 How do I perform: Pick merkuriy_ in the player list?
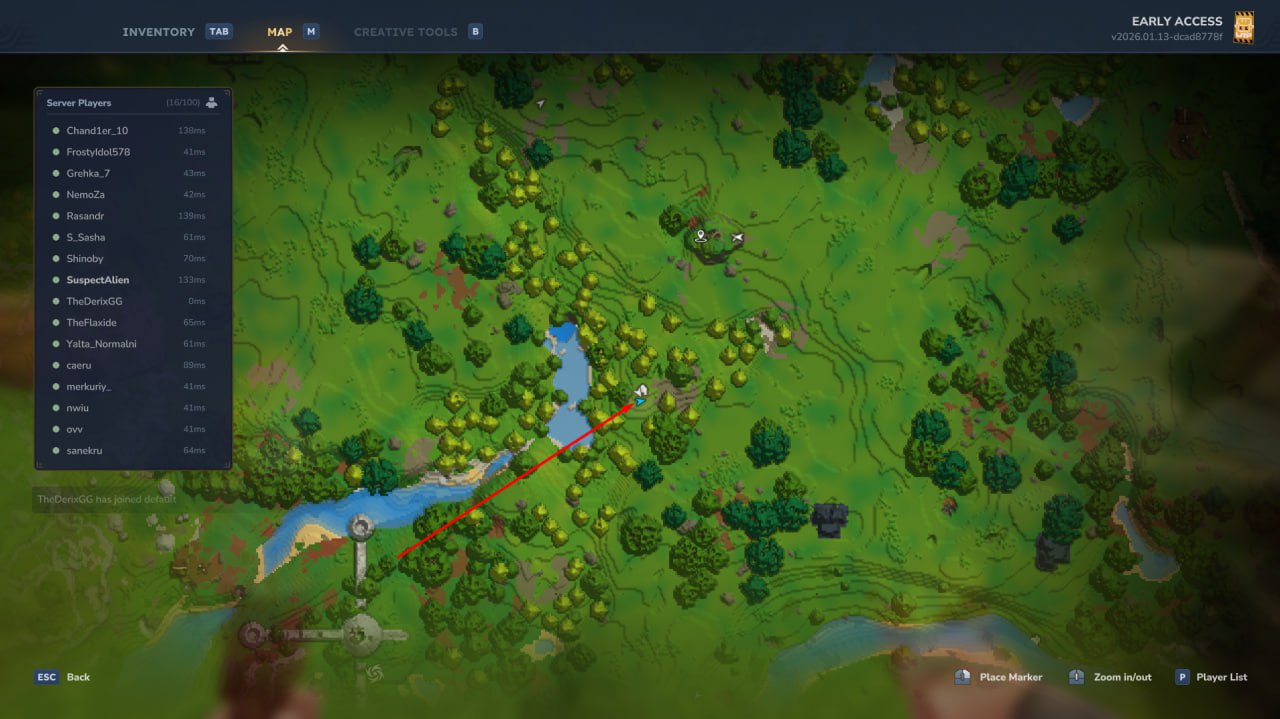click(x=88, y=387)
